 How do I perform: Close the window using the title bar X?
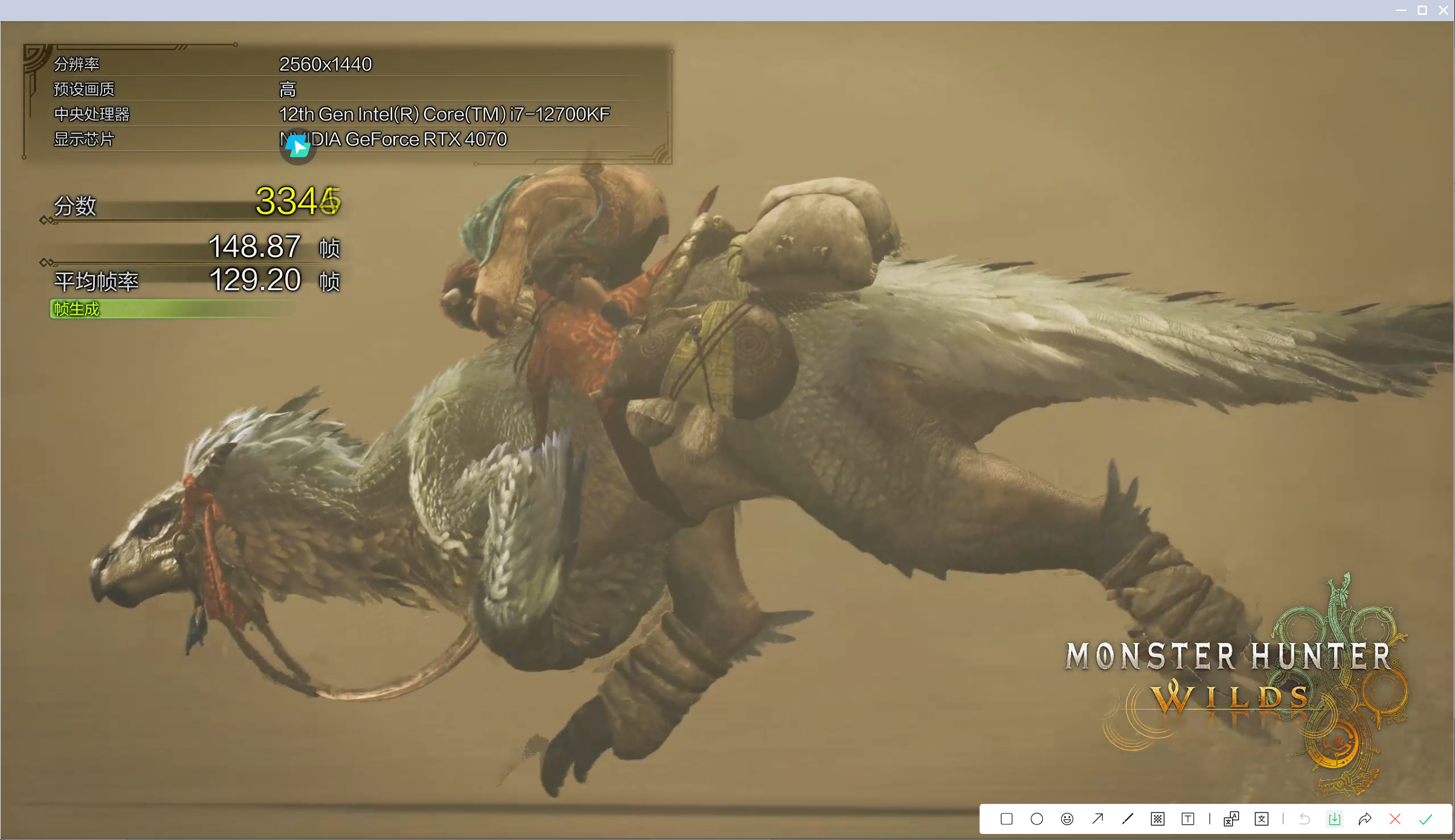click(x=1444, y=10)
